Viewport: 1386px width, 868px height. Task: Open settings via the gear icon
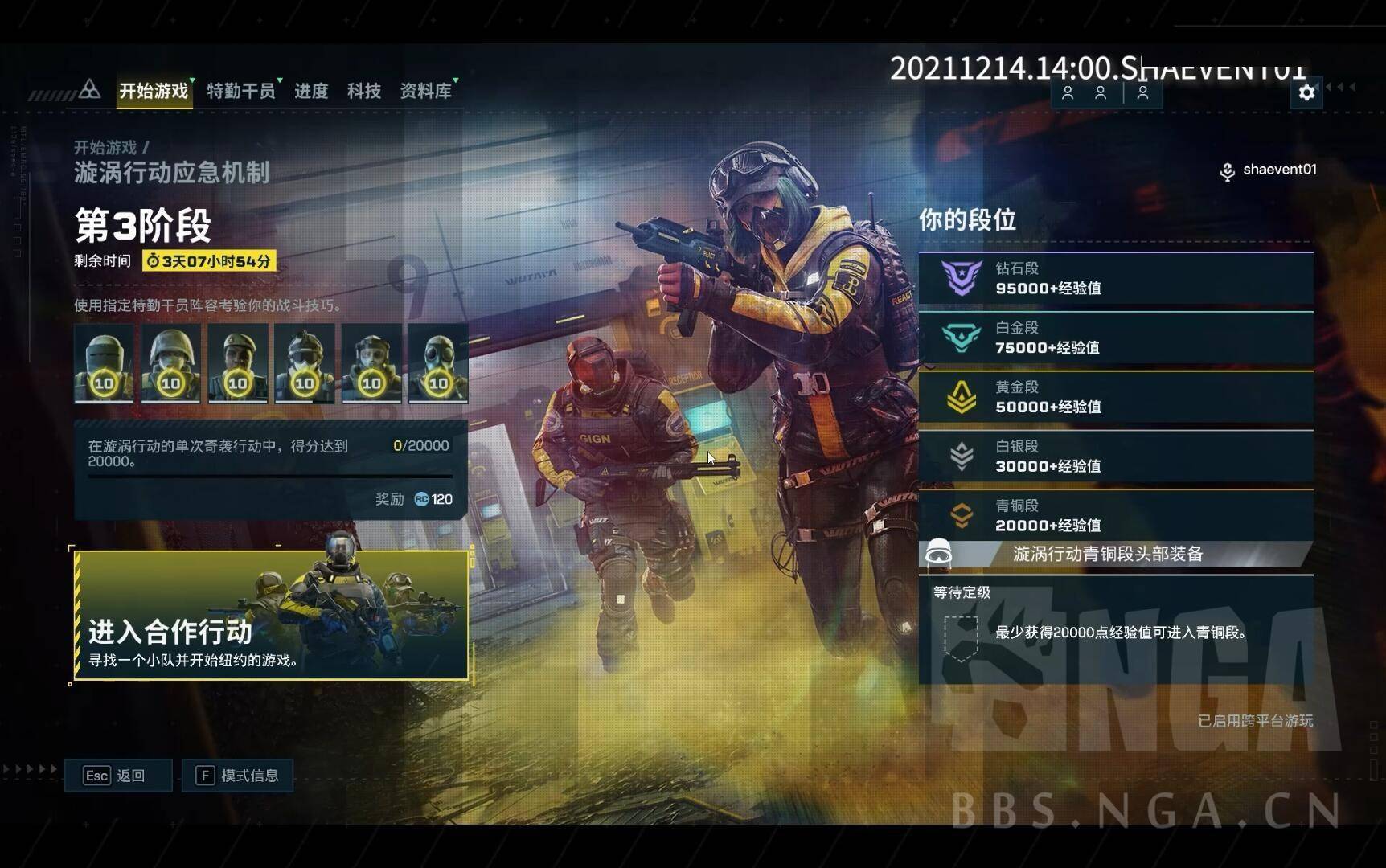1306,92
